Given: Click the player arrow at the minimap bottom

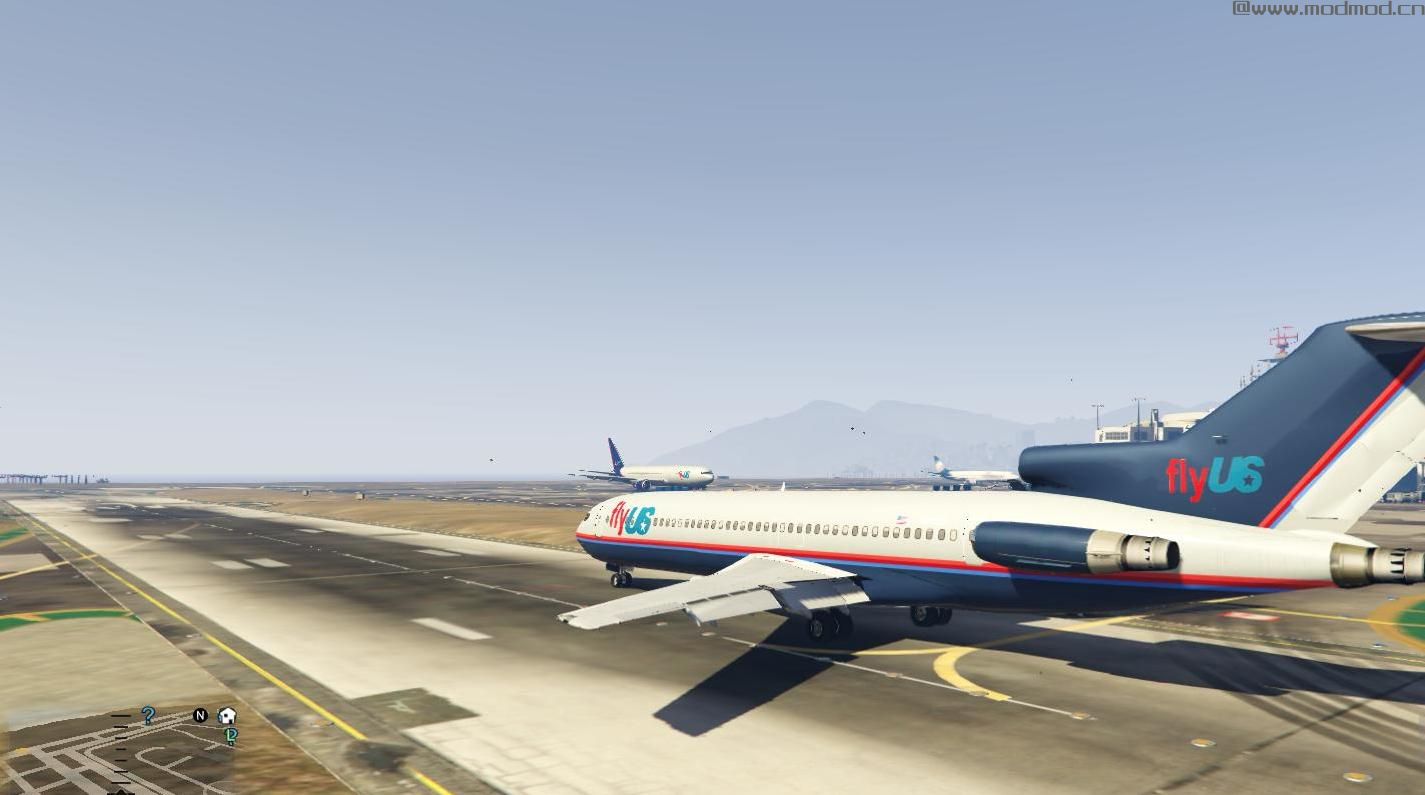Looking at the screenshot, I should coord(122,792).
